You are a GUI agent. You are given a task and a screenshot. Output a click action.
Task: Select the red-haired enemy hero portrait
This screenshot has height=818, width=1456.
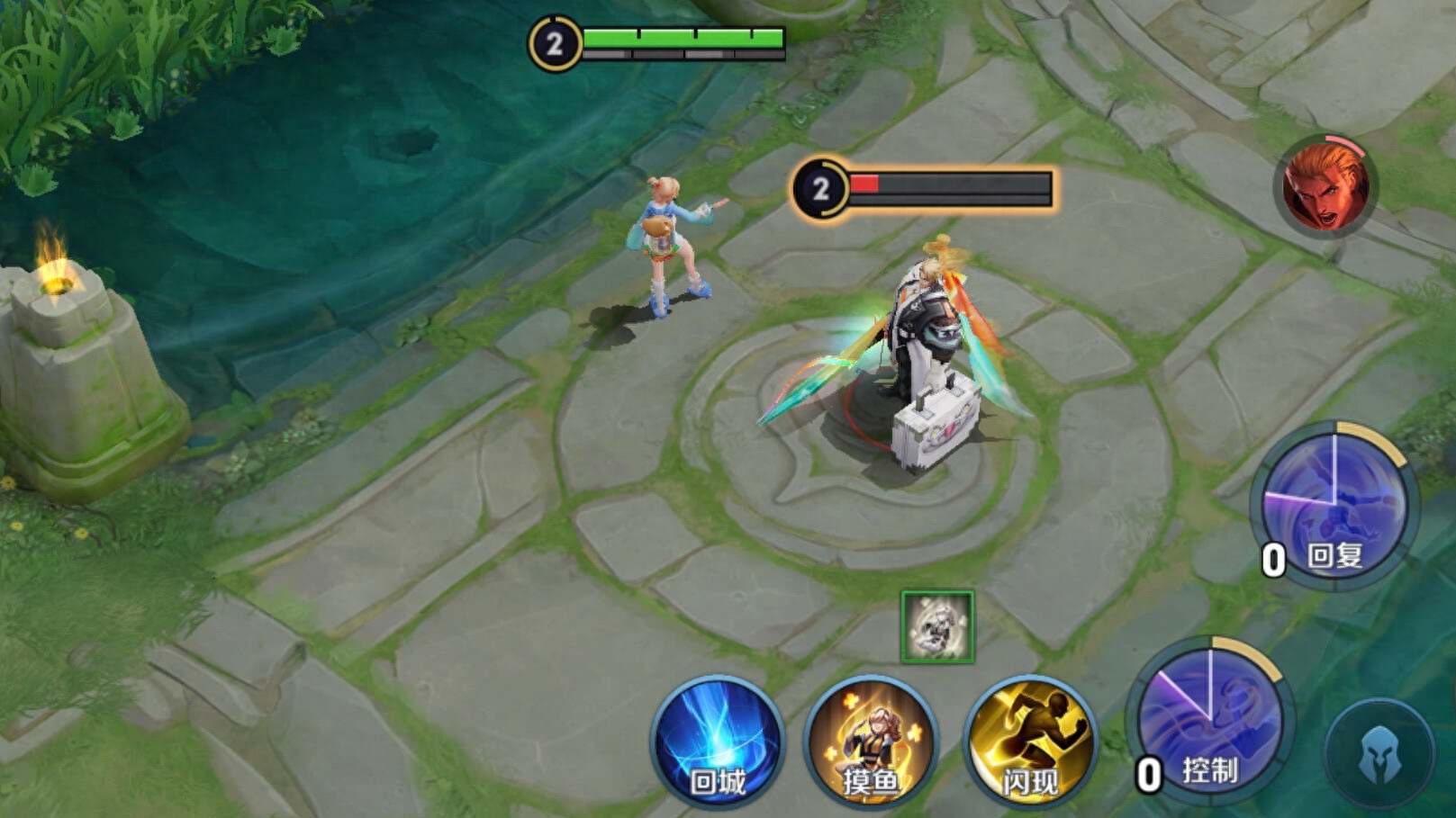coord(1325,188)
